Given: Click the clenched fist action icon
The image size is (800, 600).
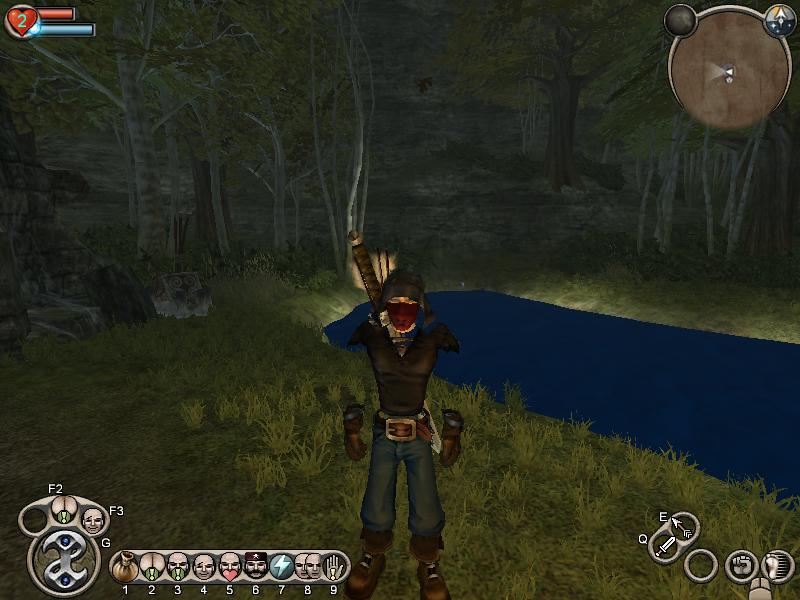Looking at the screenshot, I should (x=739, y=565).
